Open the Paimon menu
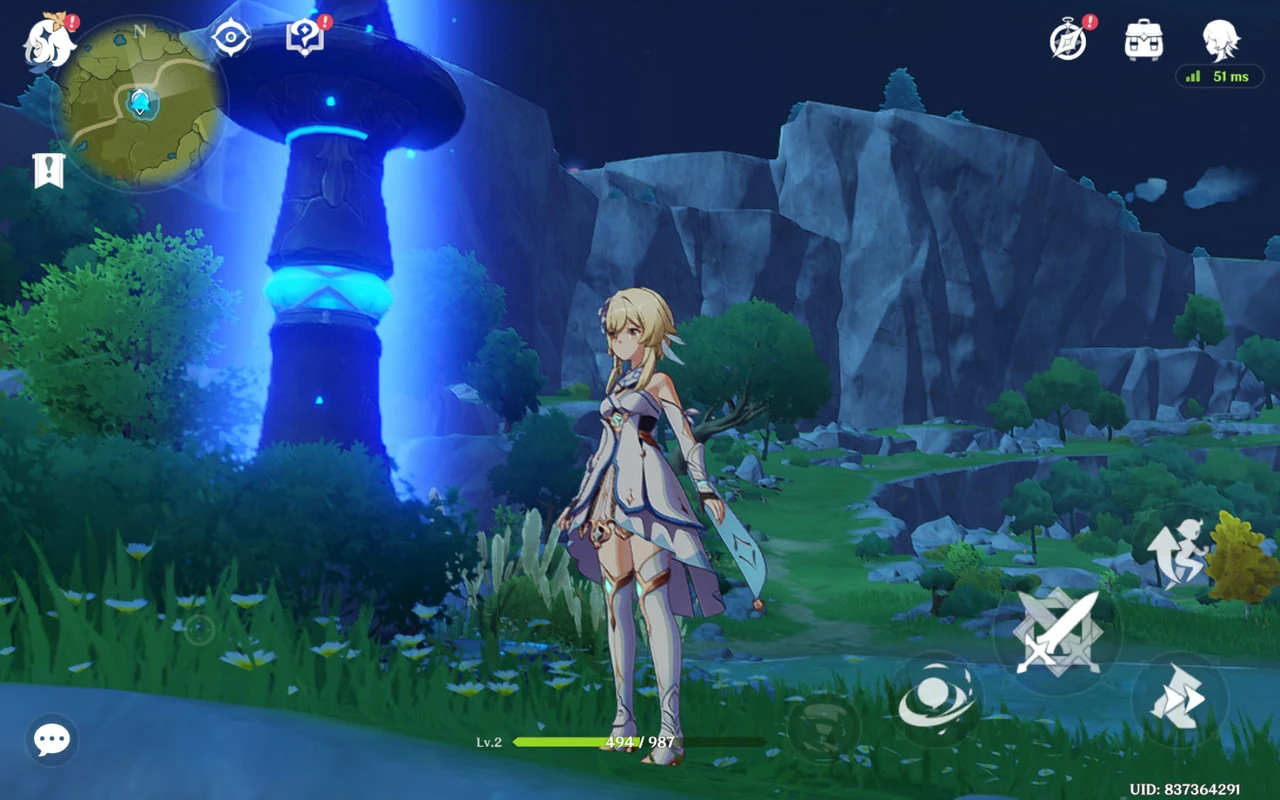This screenshot has width=1280, height=800. tap(48, 42)
